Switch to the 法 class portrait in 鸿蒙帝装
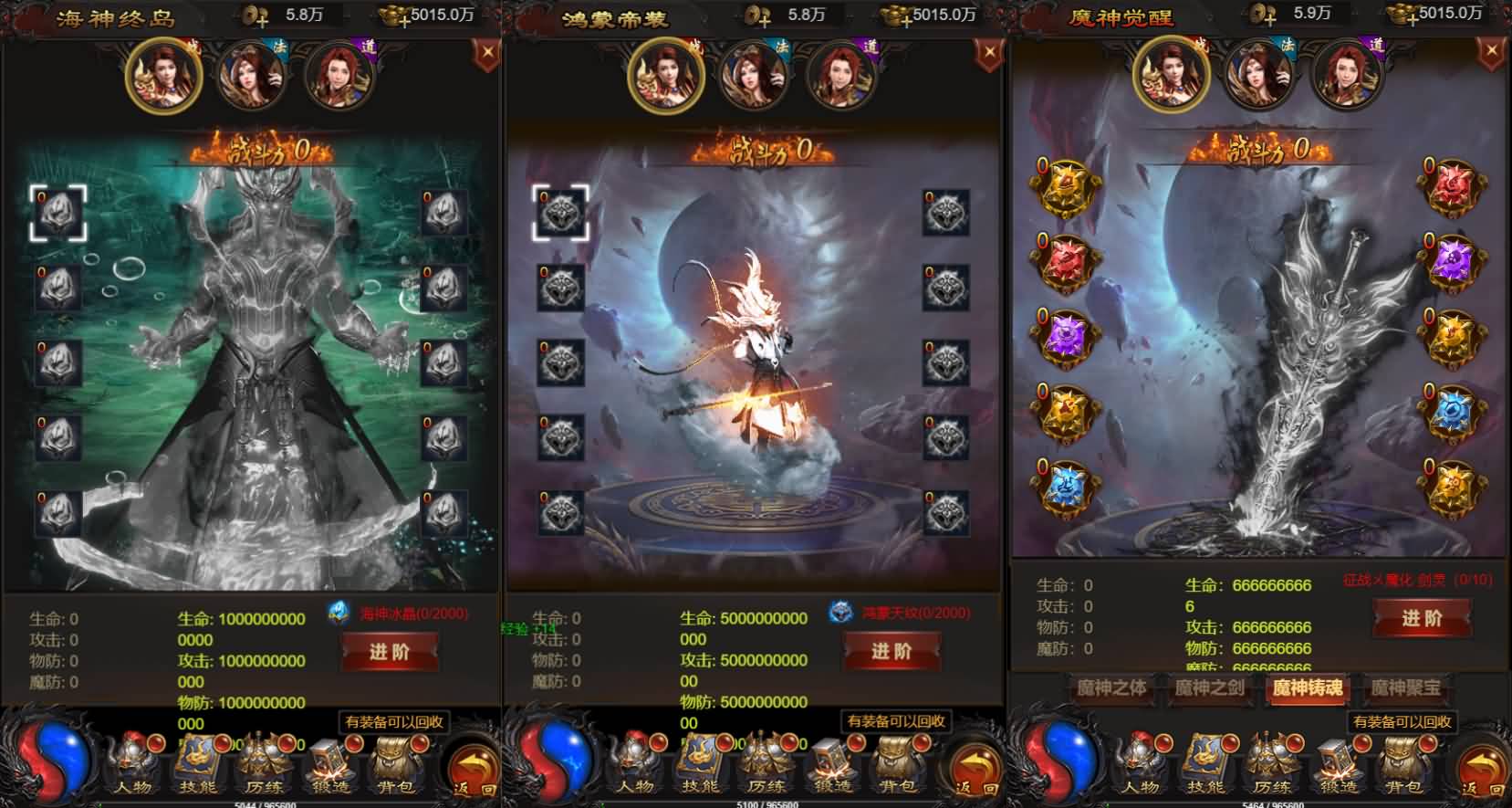1512x808 pixels. click(755, 78)
